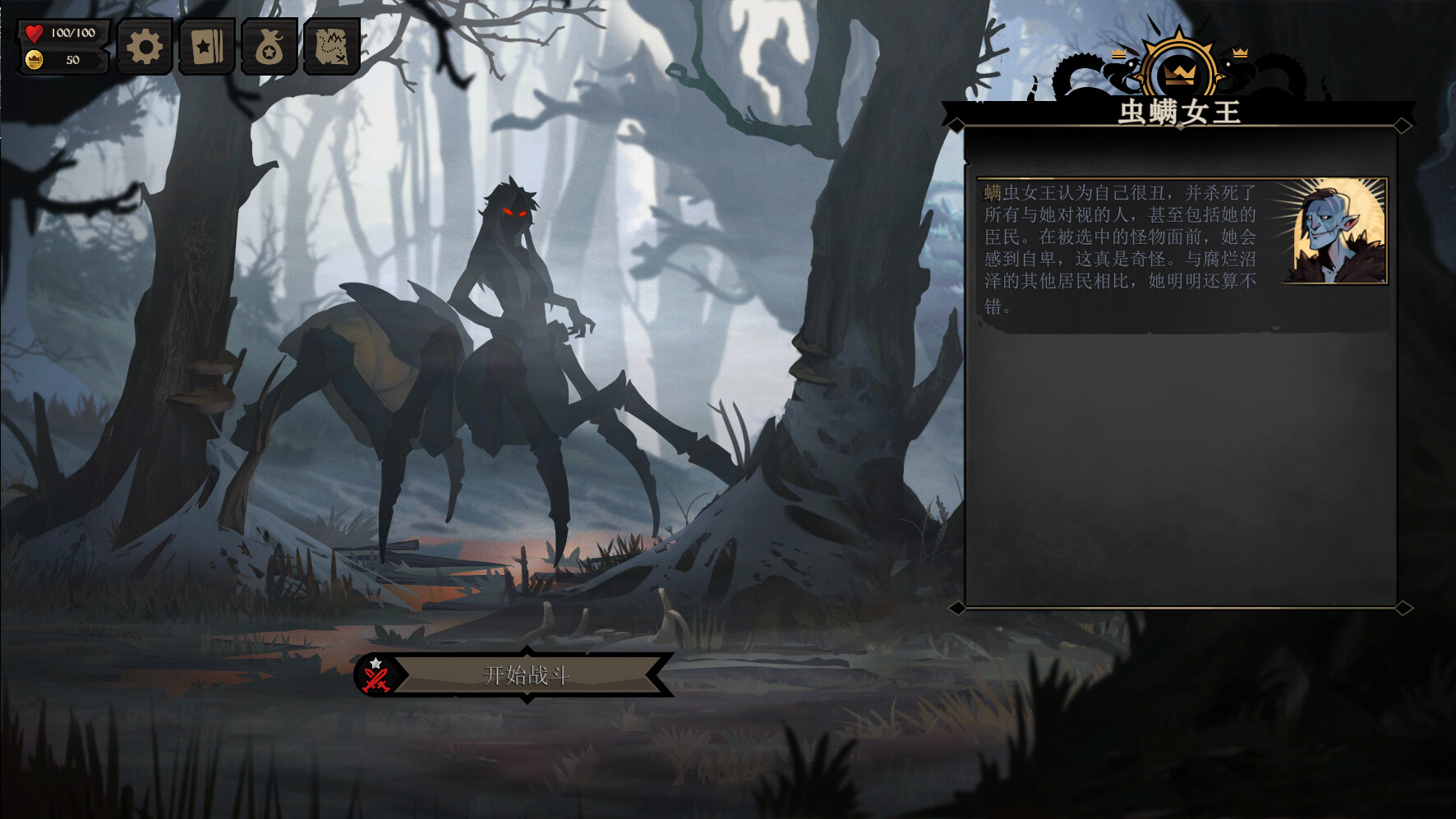Click the blue-skinned narrator portrait
The width and height of the screenshot is (1456, 819).
[1337, 232]
